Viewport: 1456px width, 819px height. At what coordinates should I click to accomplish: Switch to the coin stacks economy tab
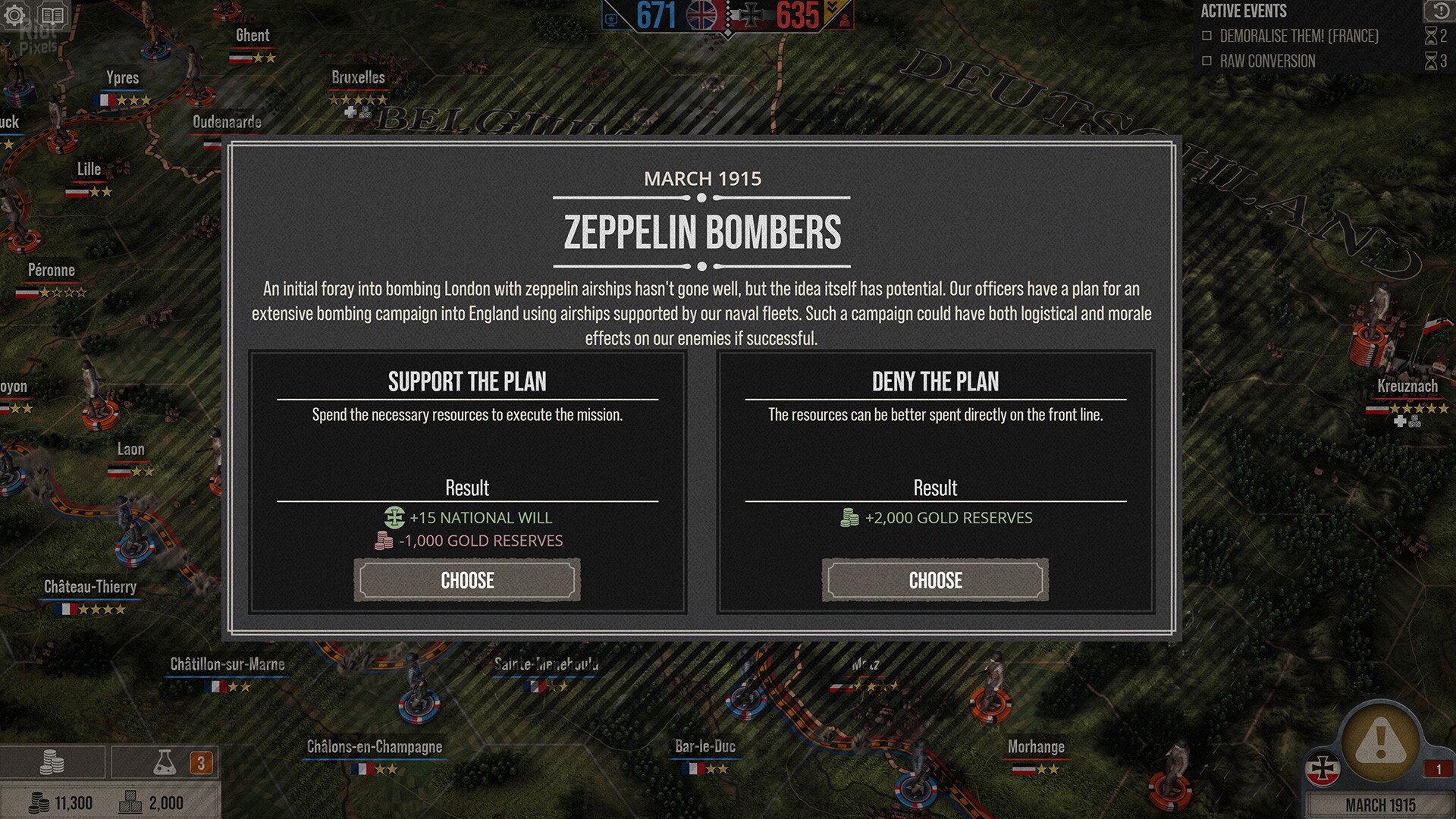click(52, 762)
